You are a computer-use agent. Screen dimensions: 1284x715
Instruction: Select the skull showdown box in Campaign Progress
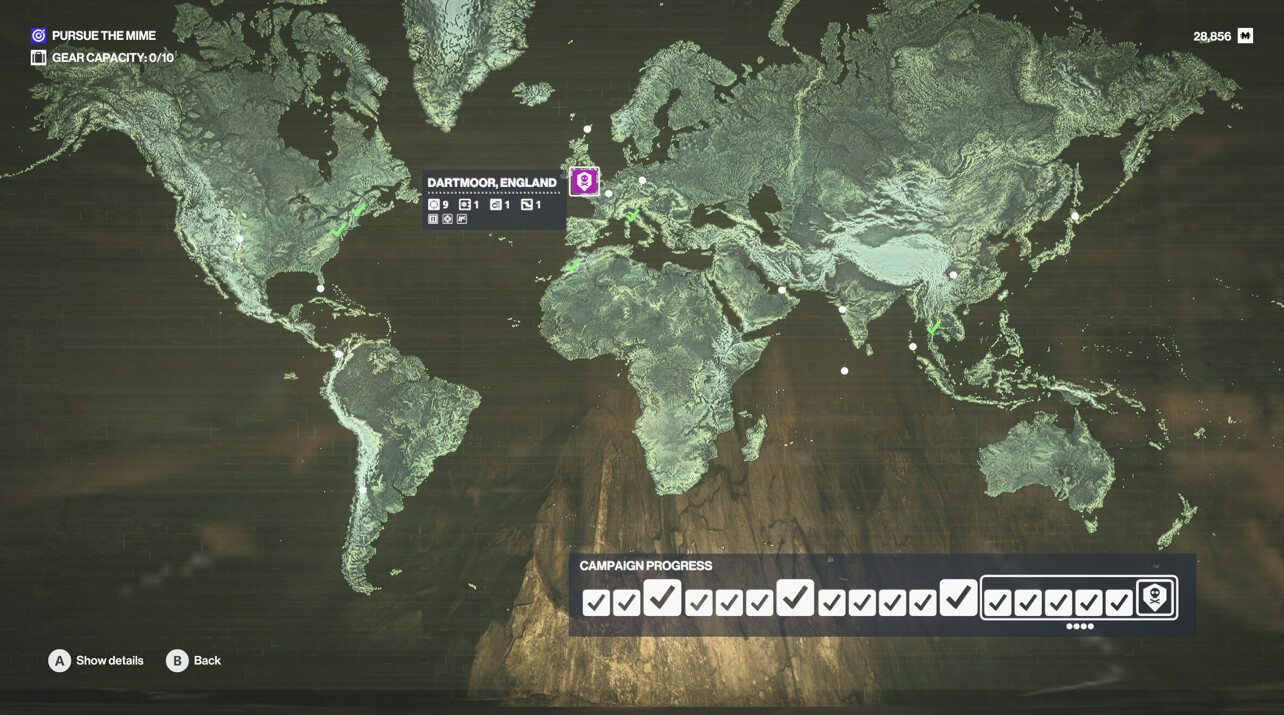click(1155, 598)
